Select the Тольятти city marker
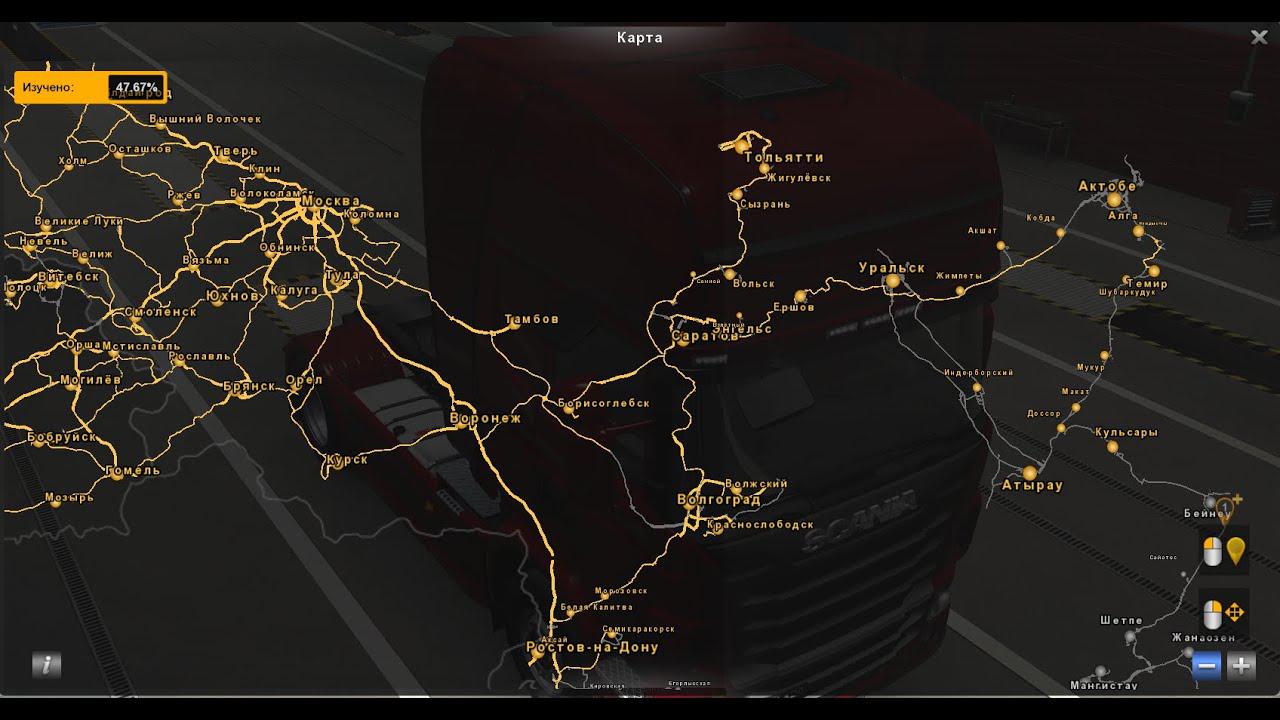This screenshot has height=720, width=1280. pyautogui.click(x=741, y=146)
